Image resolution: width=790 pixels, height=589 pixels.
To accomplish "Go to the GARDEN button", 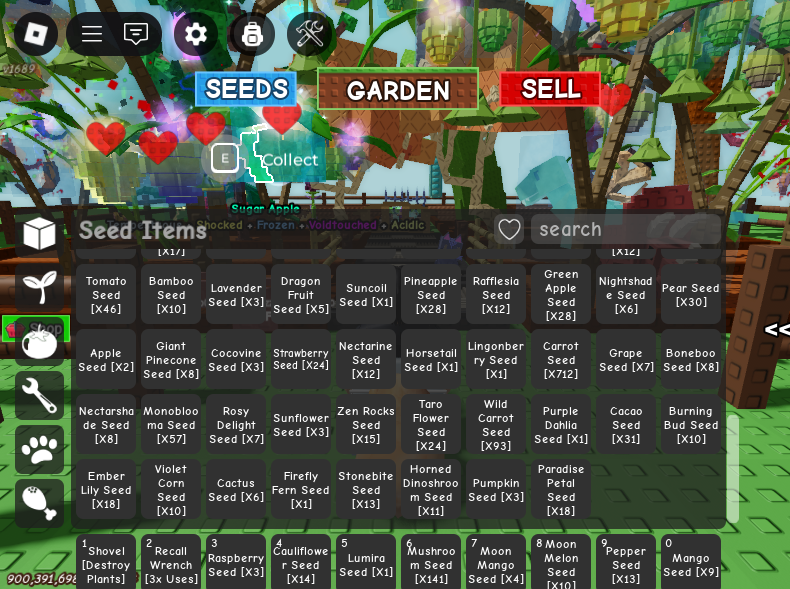I will pos(398,90).
